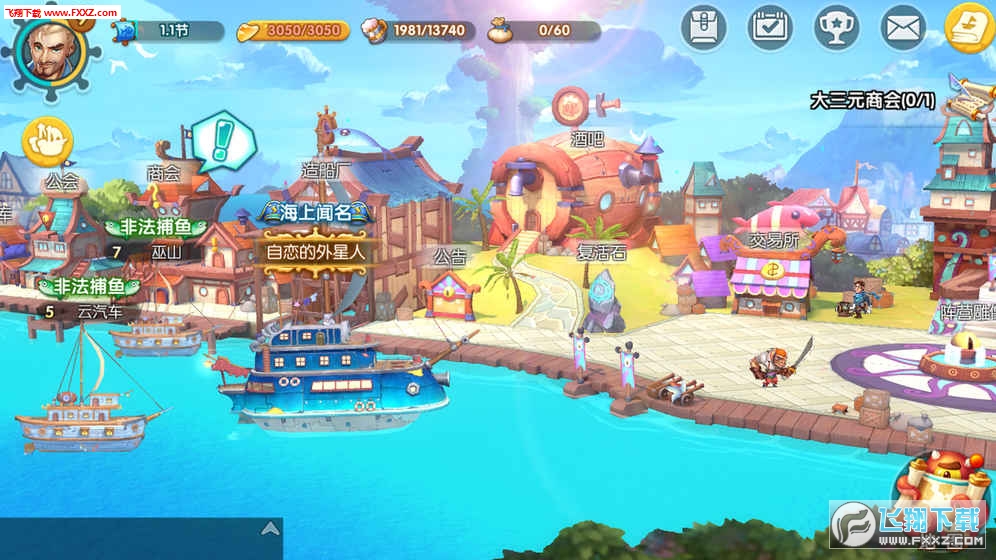Select the 复活石 revival stone label

tap(601, 252)
